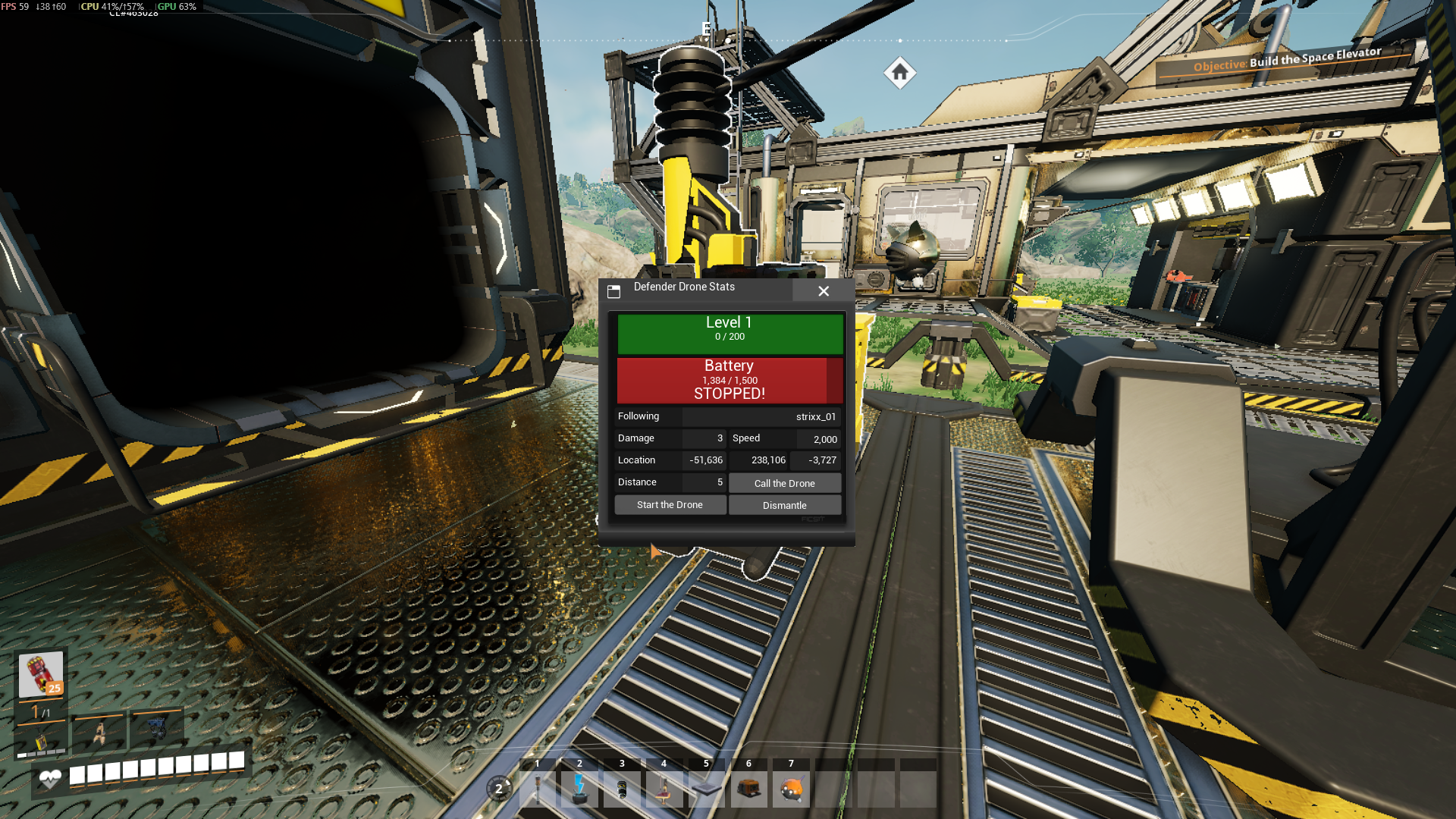This screenshot has width=1456, height=819.
Task: Click the drone's Following strixx_01 field
Action: (x=761, y=417)
